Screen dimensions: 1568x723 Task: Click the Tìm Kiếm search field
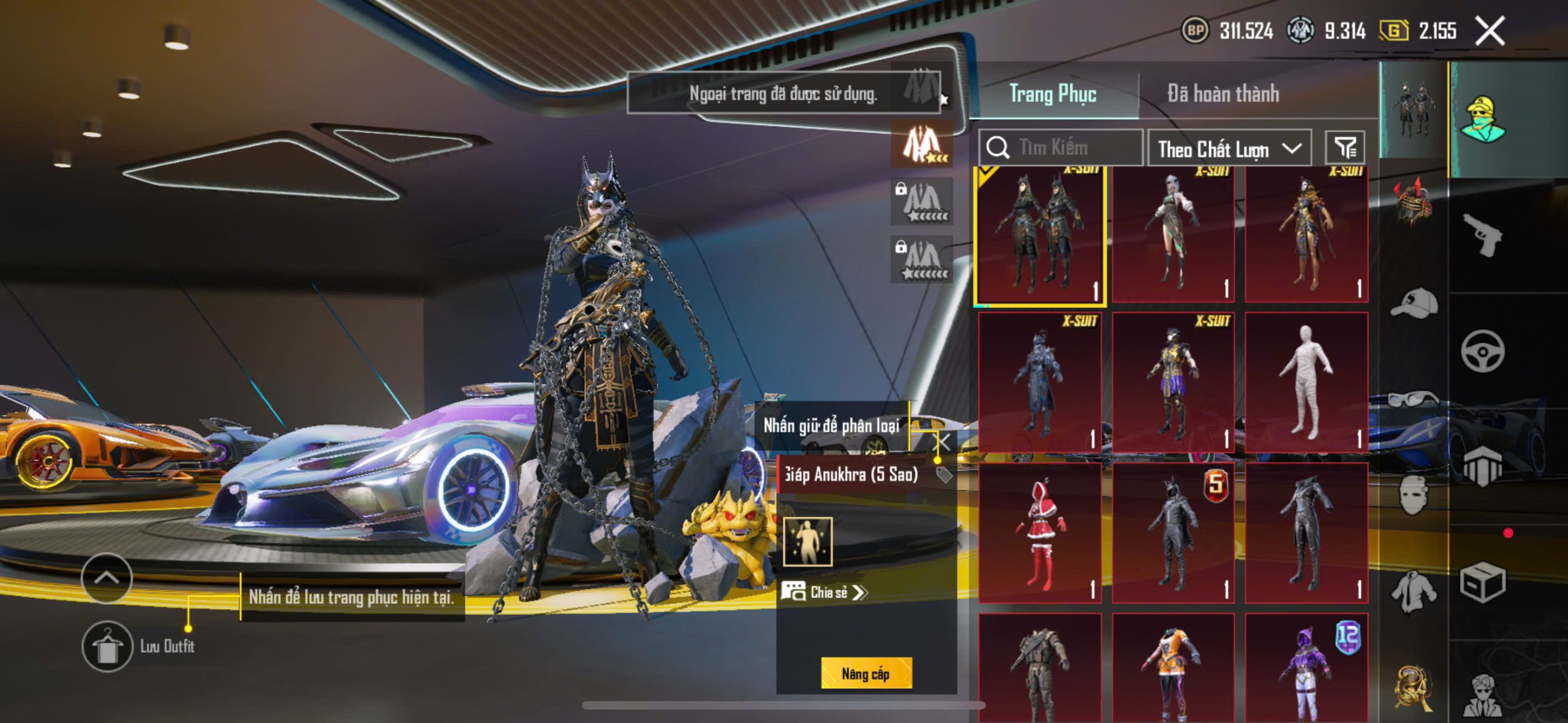tap(1066, 148)
